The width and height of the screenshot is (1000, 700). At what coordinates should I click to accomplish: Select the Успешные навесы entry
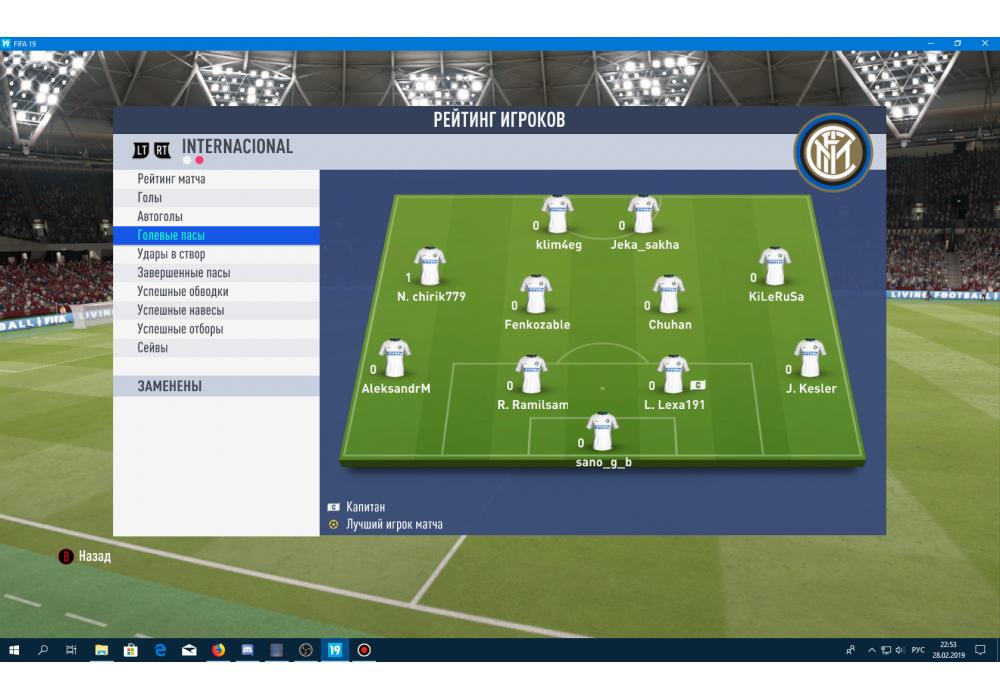pos(181,311)
